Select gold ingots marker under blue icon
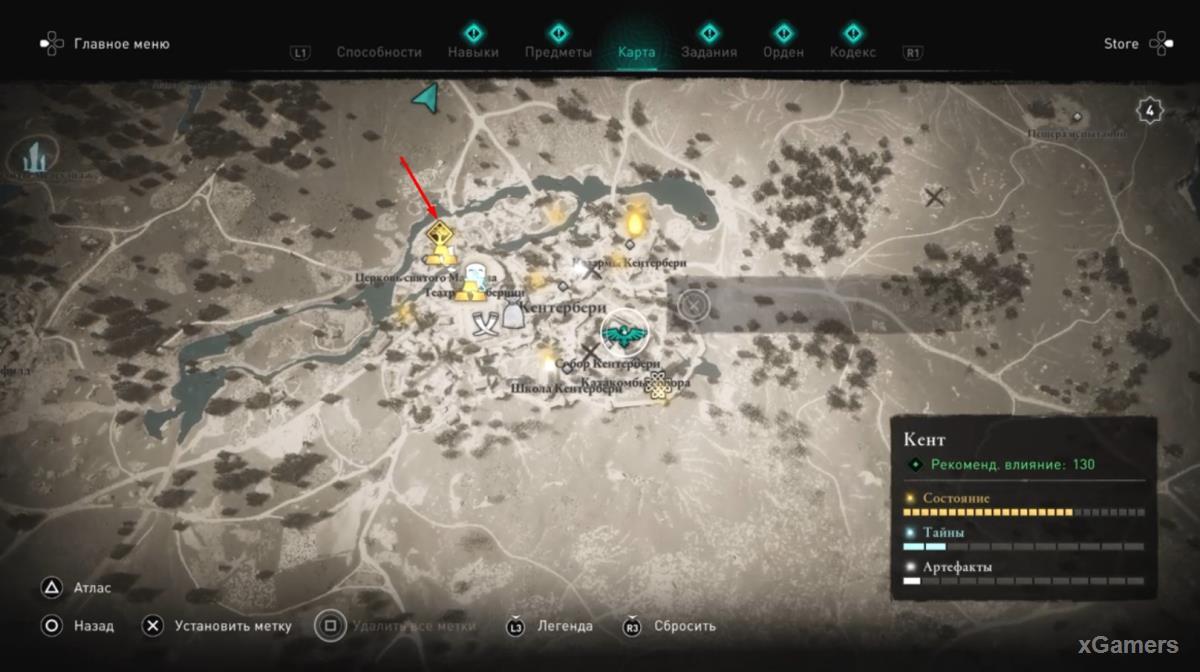1200x672 pixels. click(x=471, y=292)
